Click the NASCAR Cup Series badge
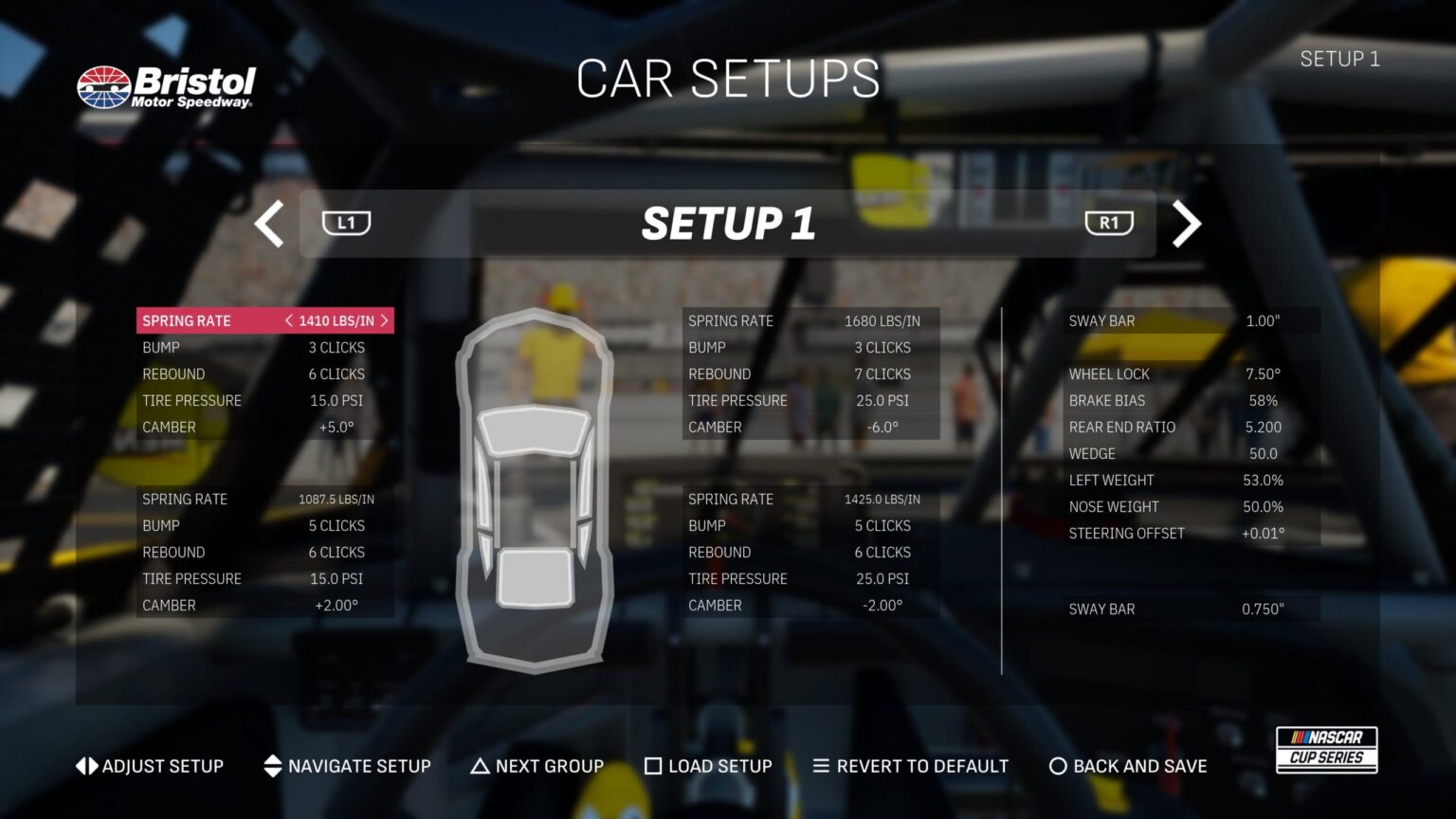 click(x=1326, y=749)
